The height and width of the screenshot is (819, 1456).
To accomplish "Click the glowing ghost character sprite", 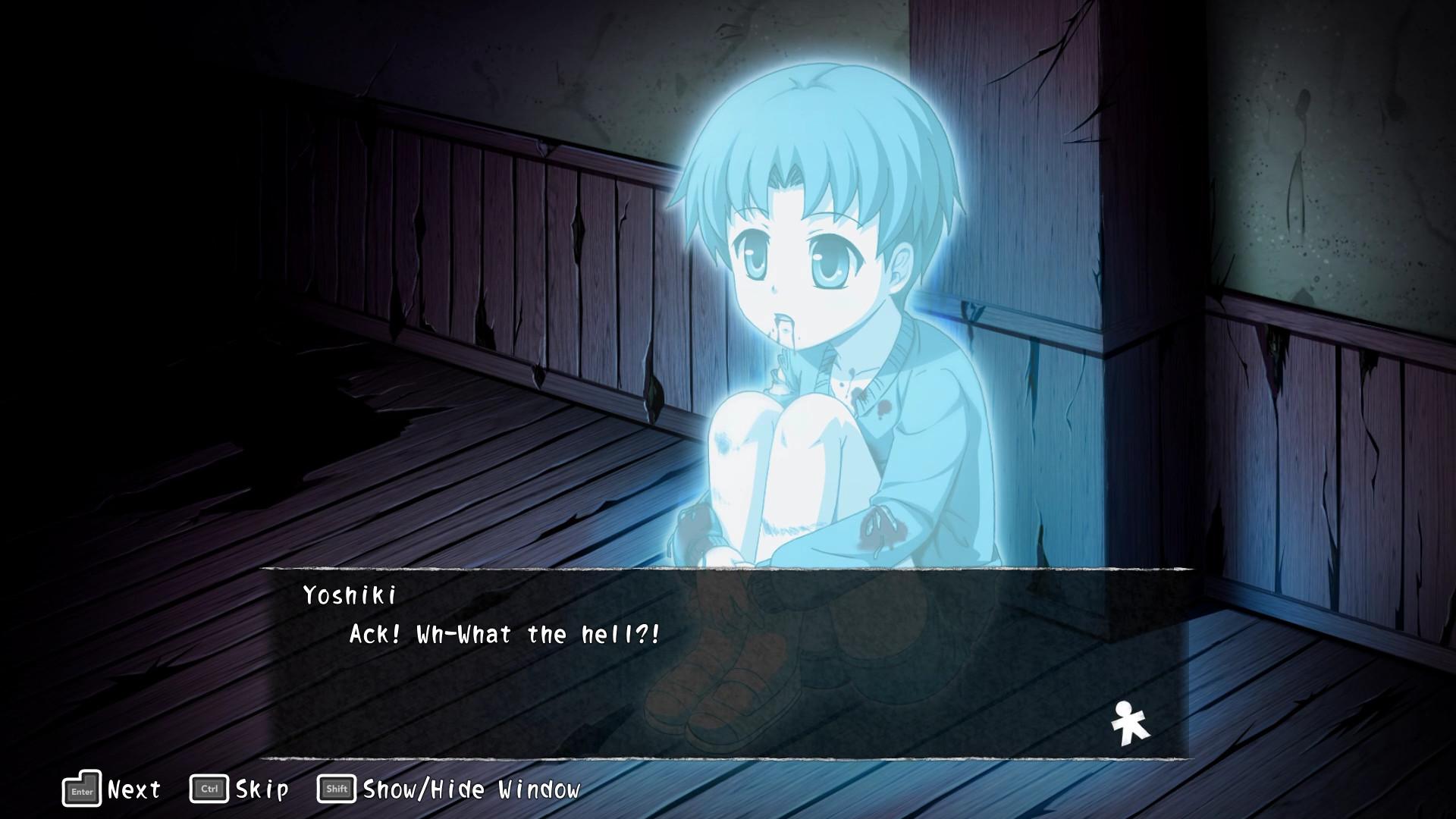I will click(811, 303).
